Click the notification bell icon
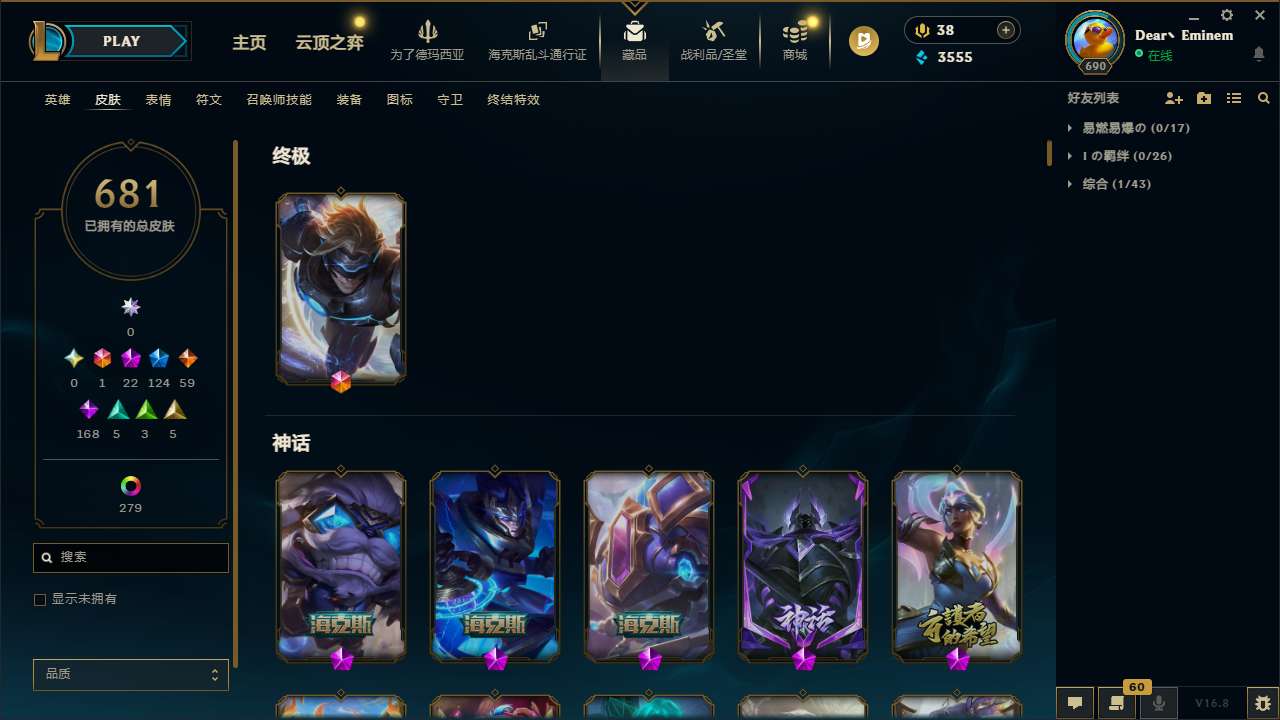1280x720 pixels. pyautogui.click(x=1259, y=55)
